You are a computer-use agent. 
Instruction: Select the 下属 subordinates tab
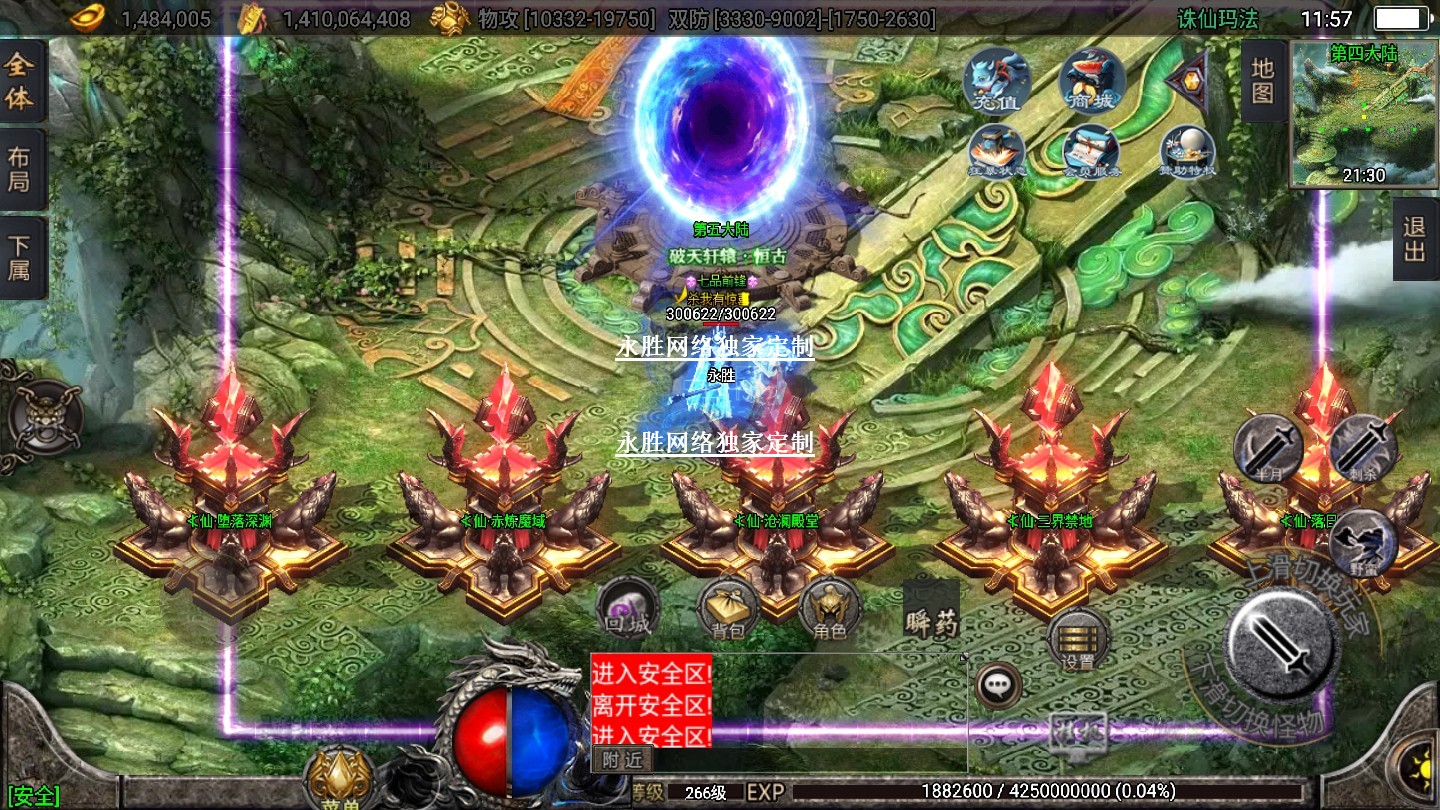click(21, 257)
